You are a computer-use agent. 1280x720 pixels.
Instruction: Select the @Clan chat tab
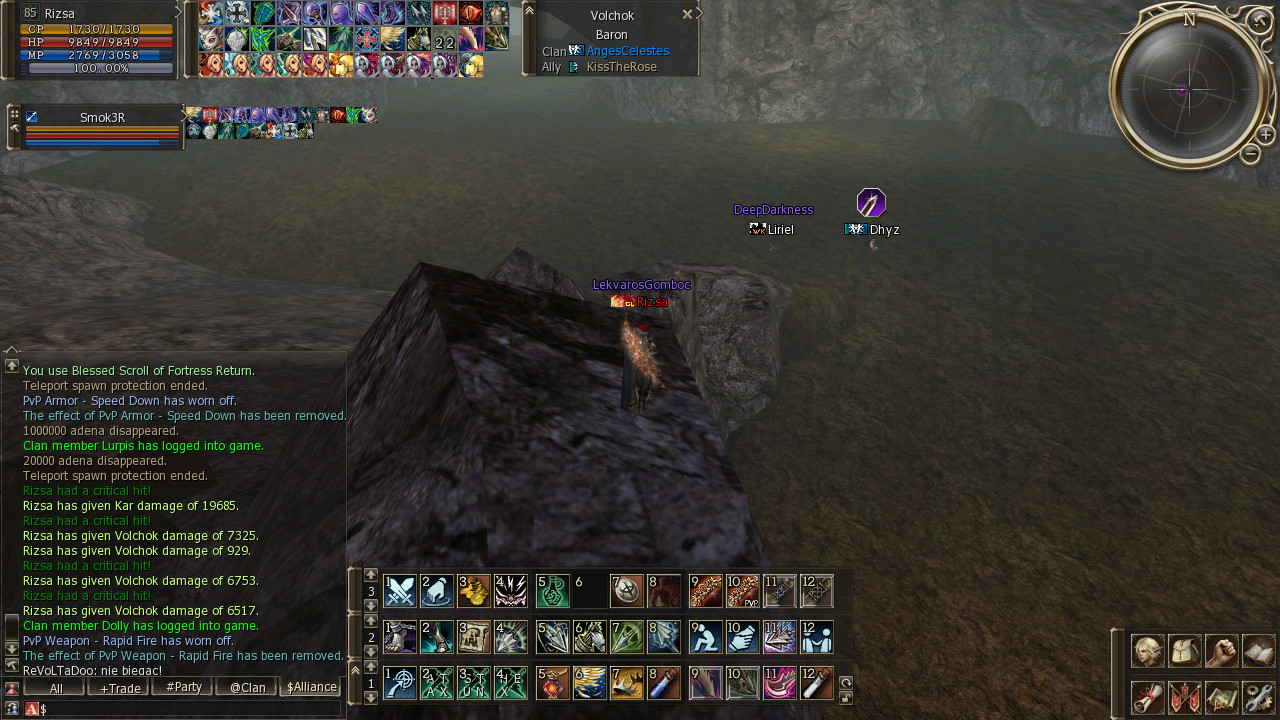click(246, 688)
